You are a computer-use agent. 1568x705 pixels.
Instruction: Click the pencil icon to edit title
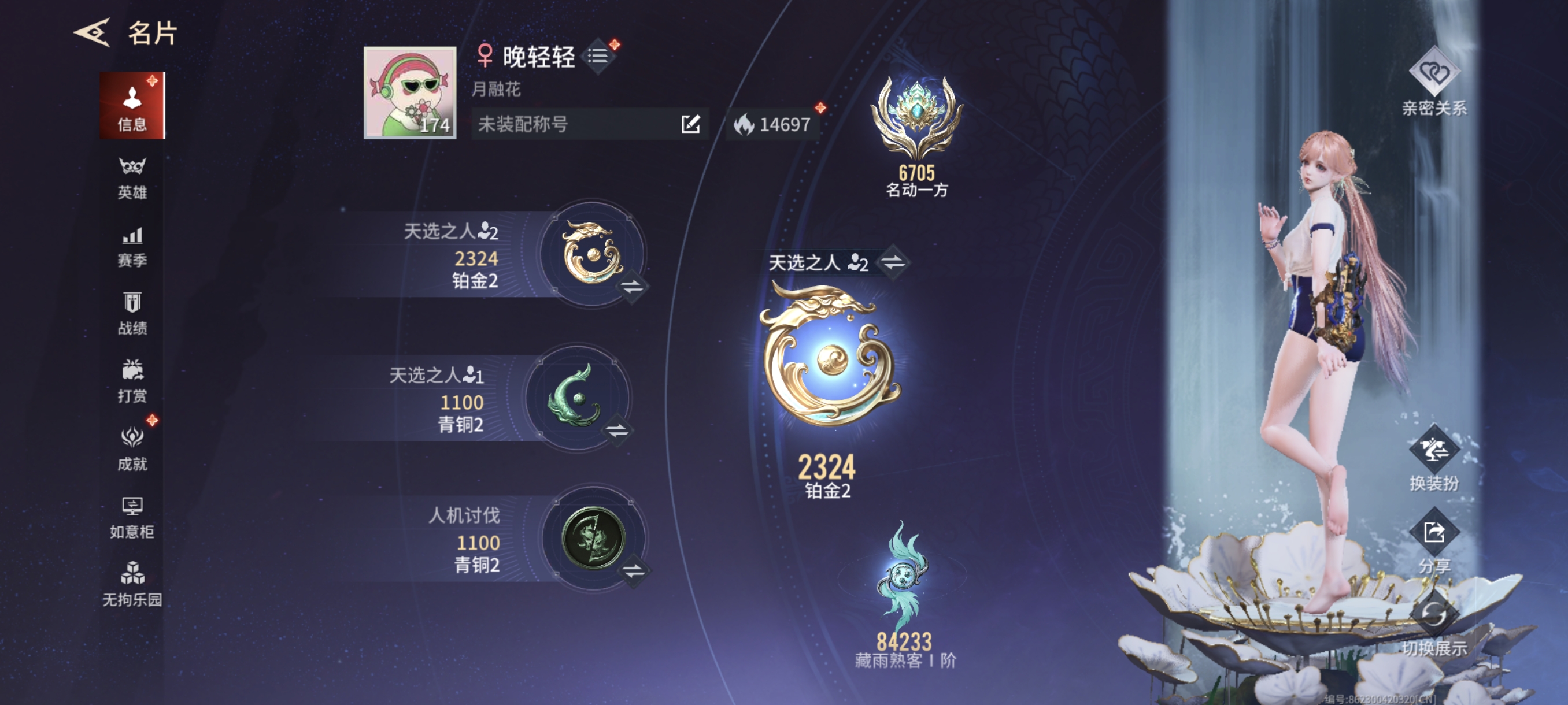[x=689, y=125]
